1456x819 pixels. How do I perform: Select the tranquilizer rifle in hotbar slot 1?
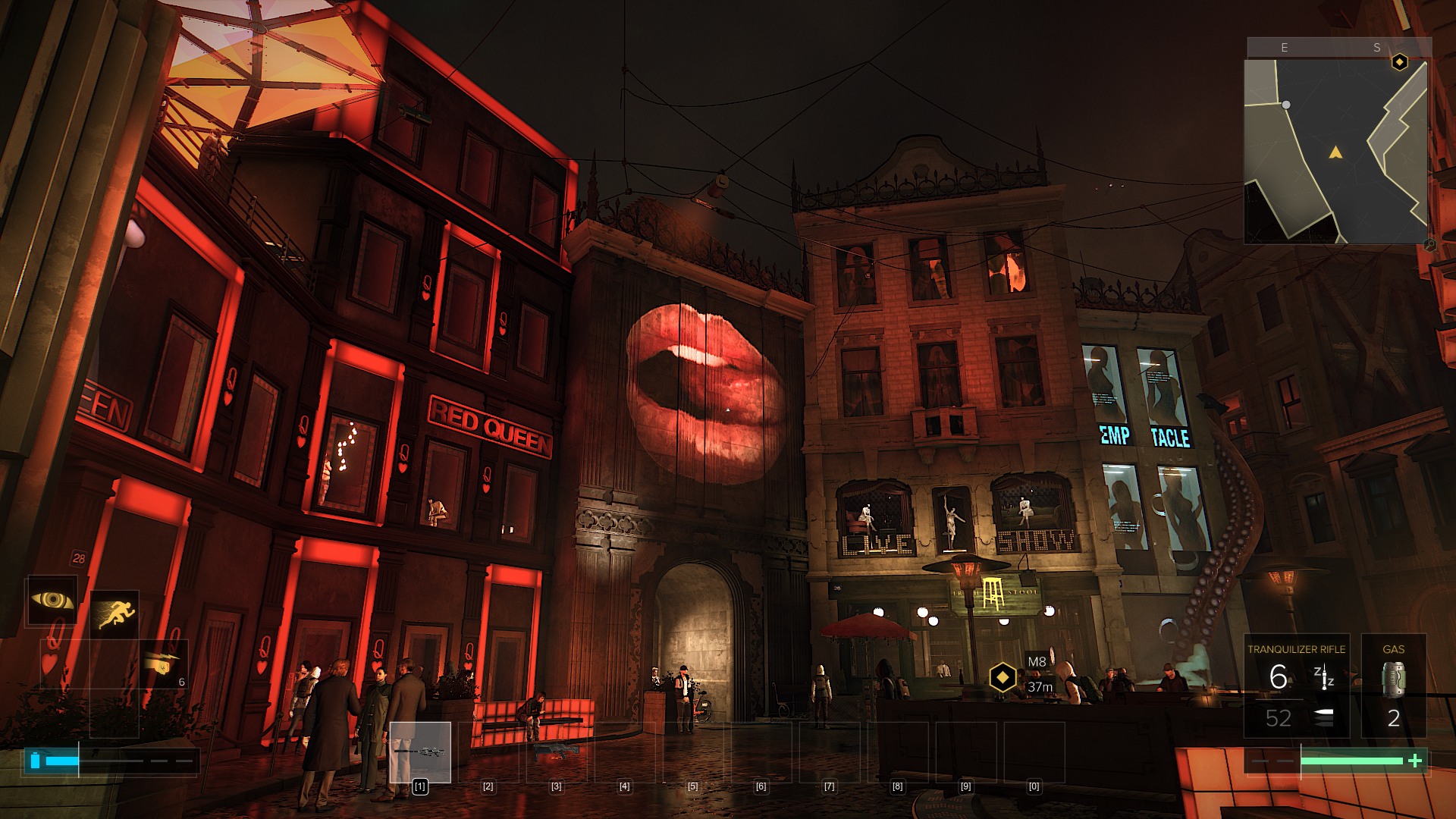(x=420, y=752)
